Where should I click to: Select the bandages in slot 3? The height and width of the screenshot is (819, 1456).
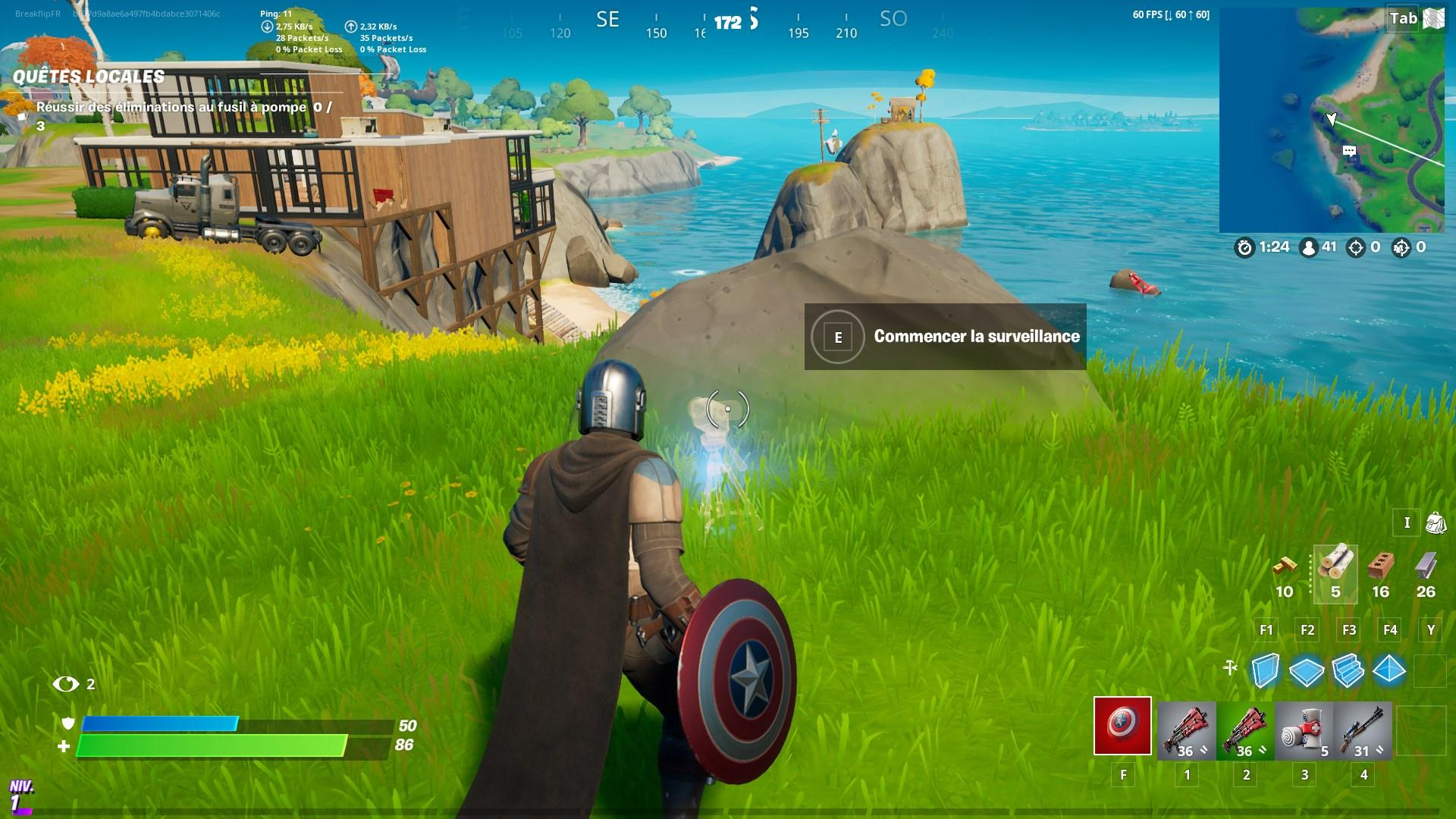(1304, 728)
